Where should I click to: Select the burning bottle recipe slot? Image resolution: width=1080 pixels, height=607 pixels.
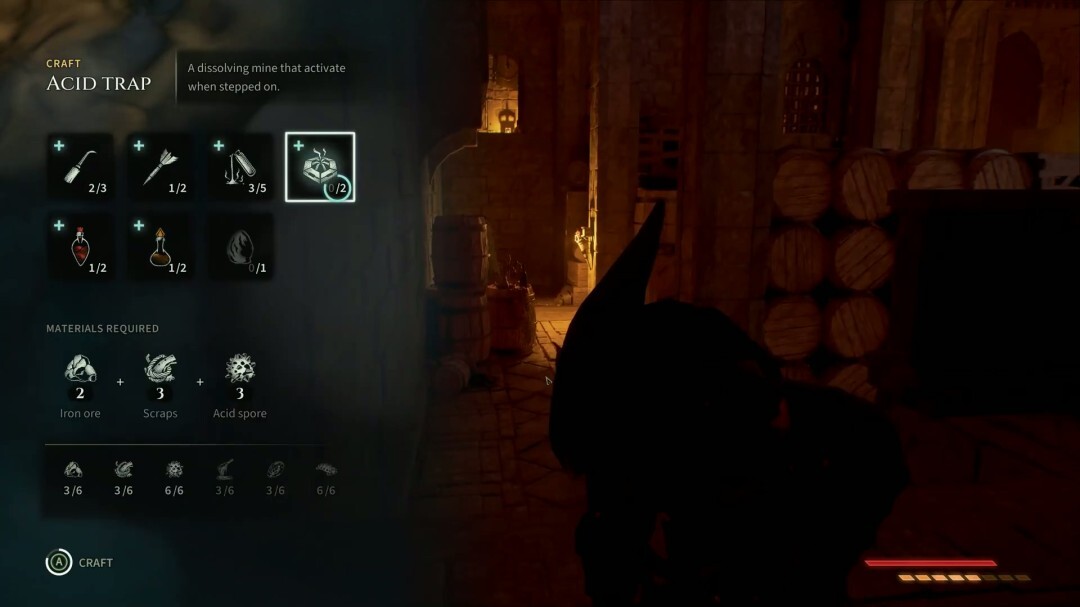tap(240, 167)
